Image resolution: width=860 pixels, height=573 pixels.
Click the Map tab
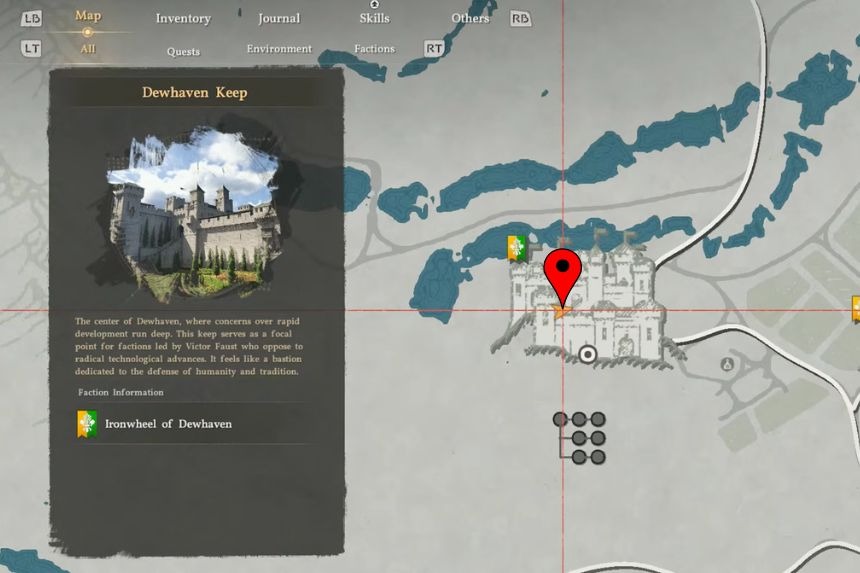pyautogui.click(x=88, y=15)
